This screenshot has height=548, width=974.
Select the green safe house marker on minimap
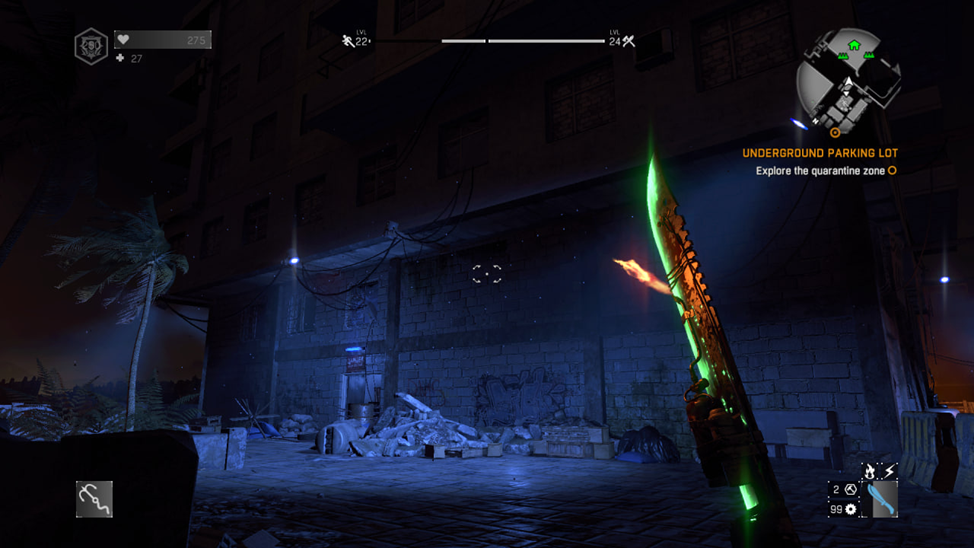coord(854,45)
